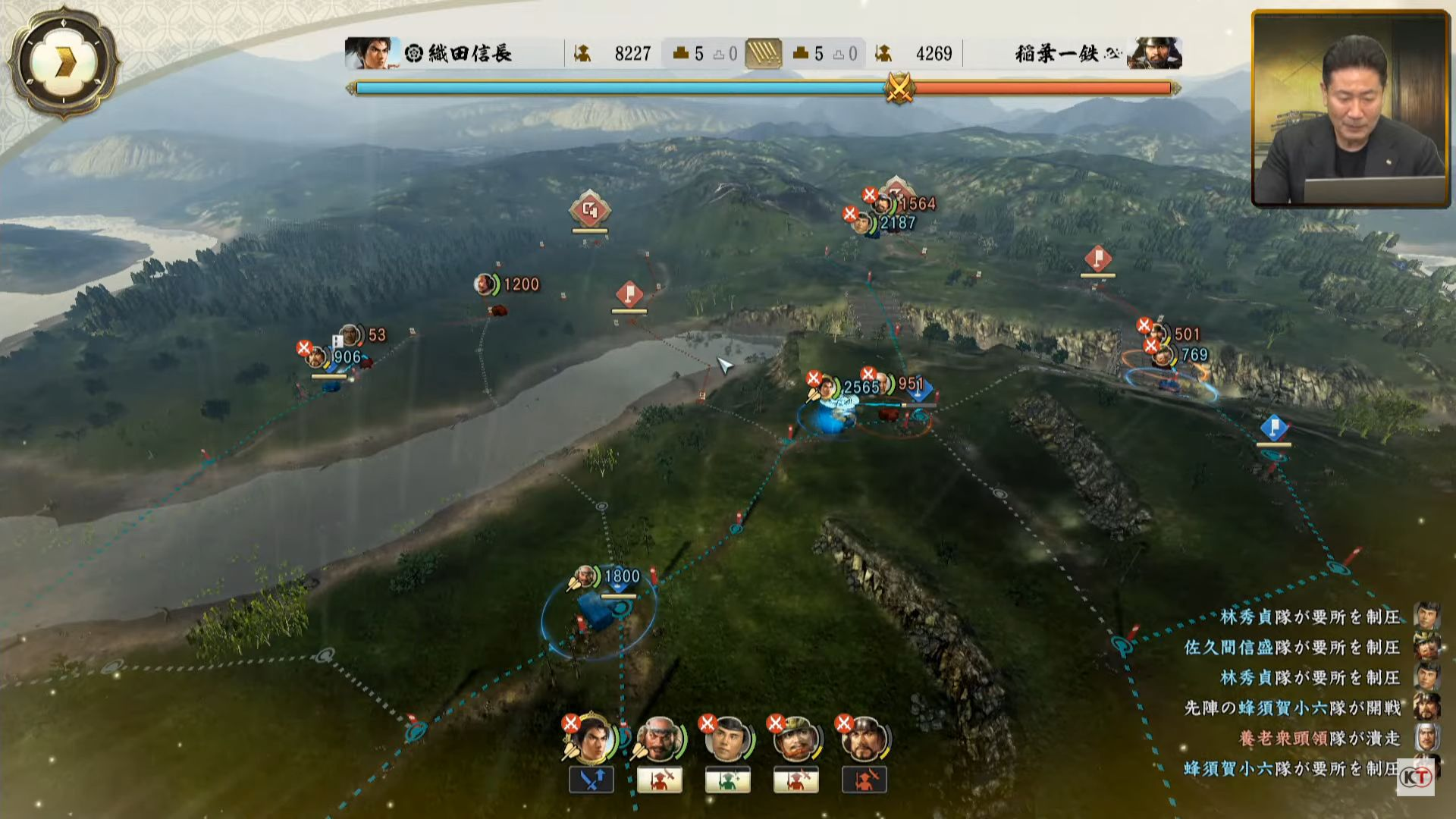Viewport: 1456px width, 819px height.
Task: Use the dark red soldier tactic button
Action: 864,780
